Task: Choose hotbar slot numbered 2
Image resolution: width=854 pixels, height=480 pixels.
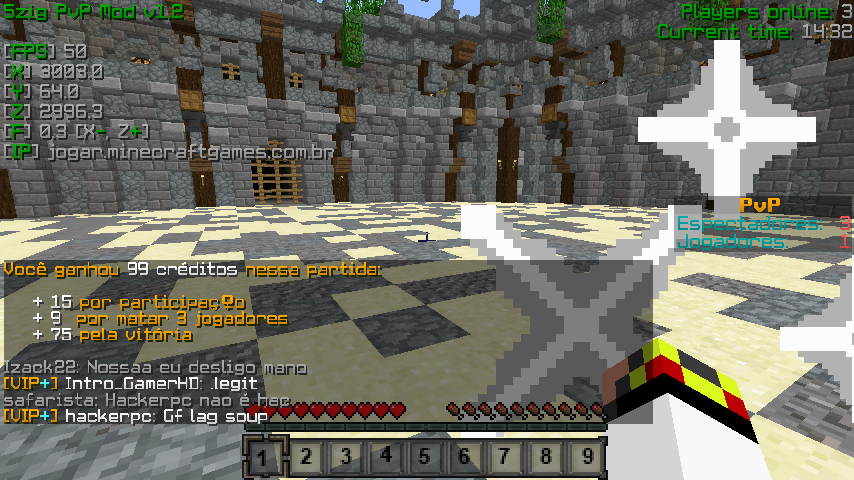Action: point(306,458)
